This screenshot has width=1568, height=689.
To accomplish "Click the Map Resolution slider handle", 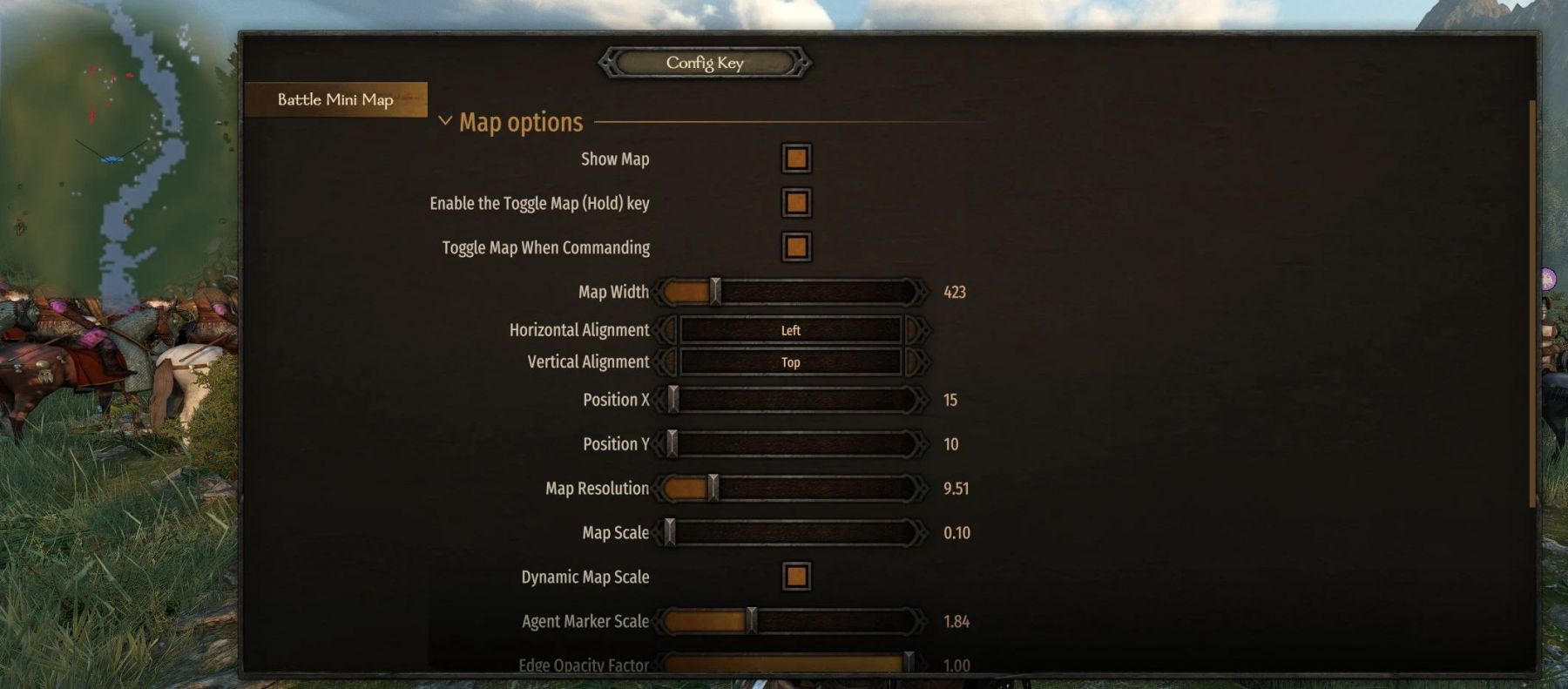I will coord(713,488).
